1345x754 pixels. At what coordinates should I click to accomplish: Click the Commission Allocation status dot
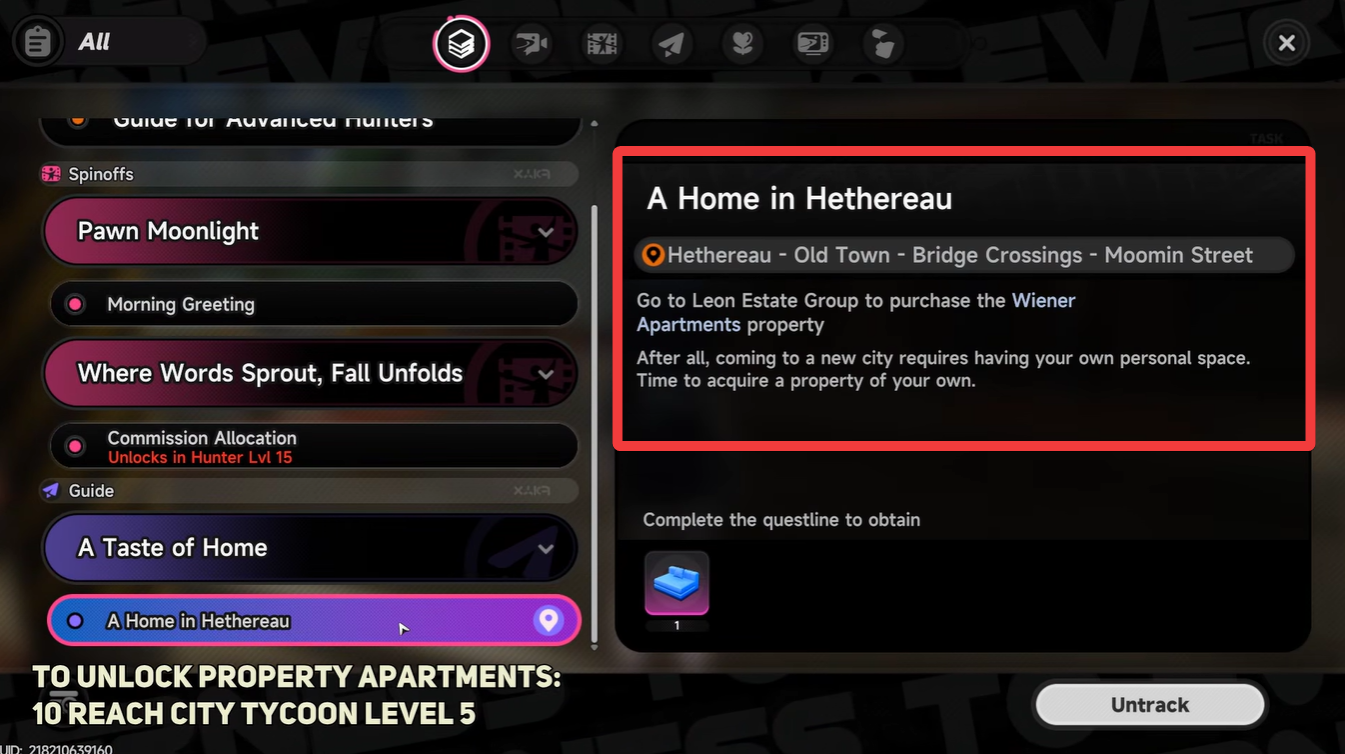click(x=75, y=446)
